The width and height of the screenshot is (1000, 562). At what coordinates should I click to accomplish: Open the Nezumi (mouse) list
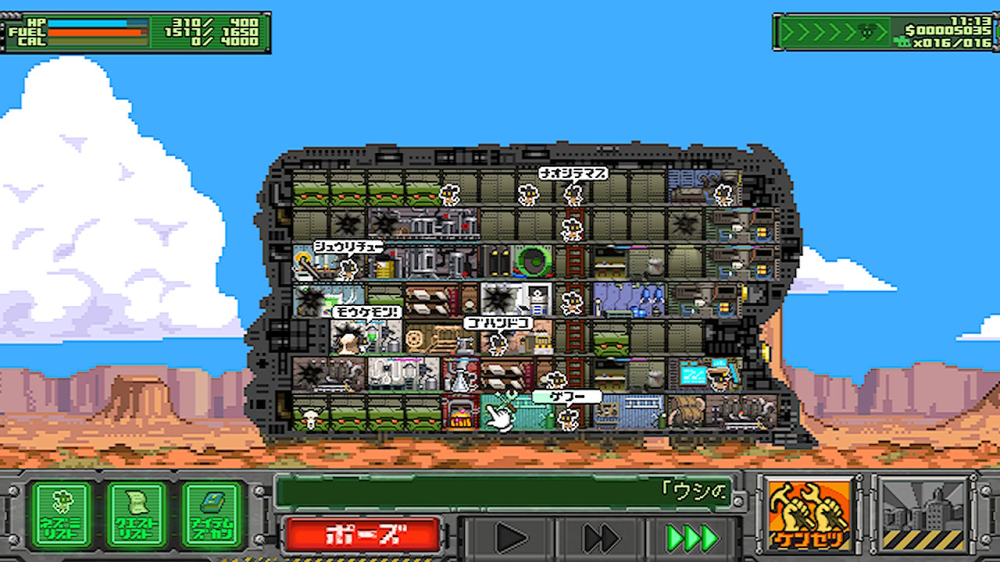pos(61,514)
